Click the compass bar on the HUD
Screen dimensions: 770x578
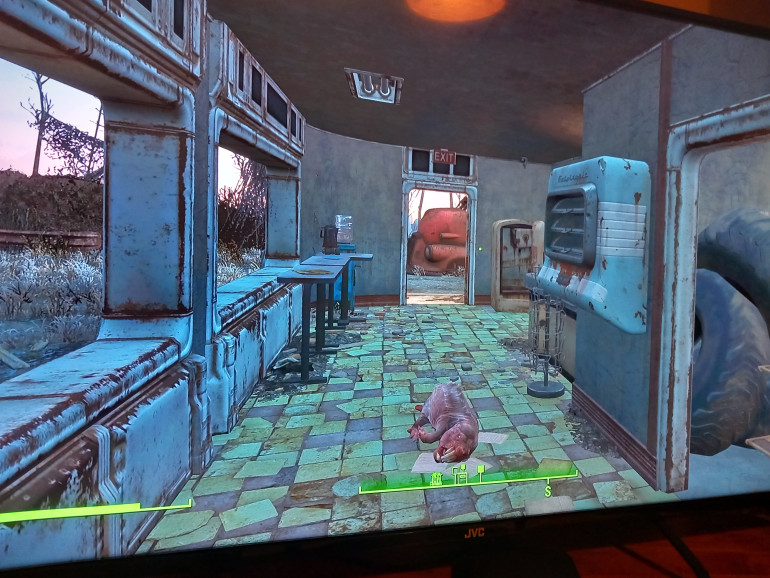[x=467, y=482]
